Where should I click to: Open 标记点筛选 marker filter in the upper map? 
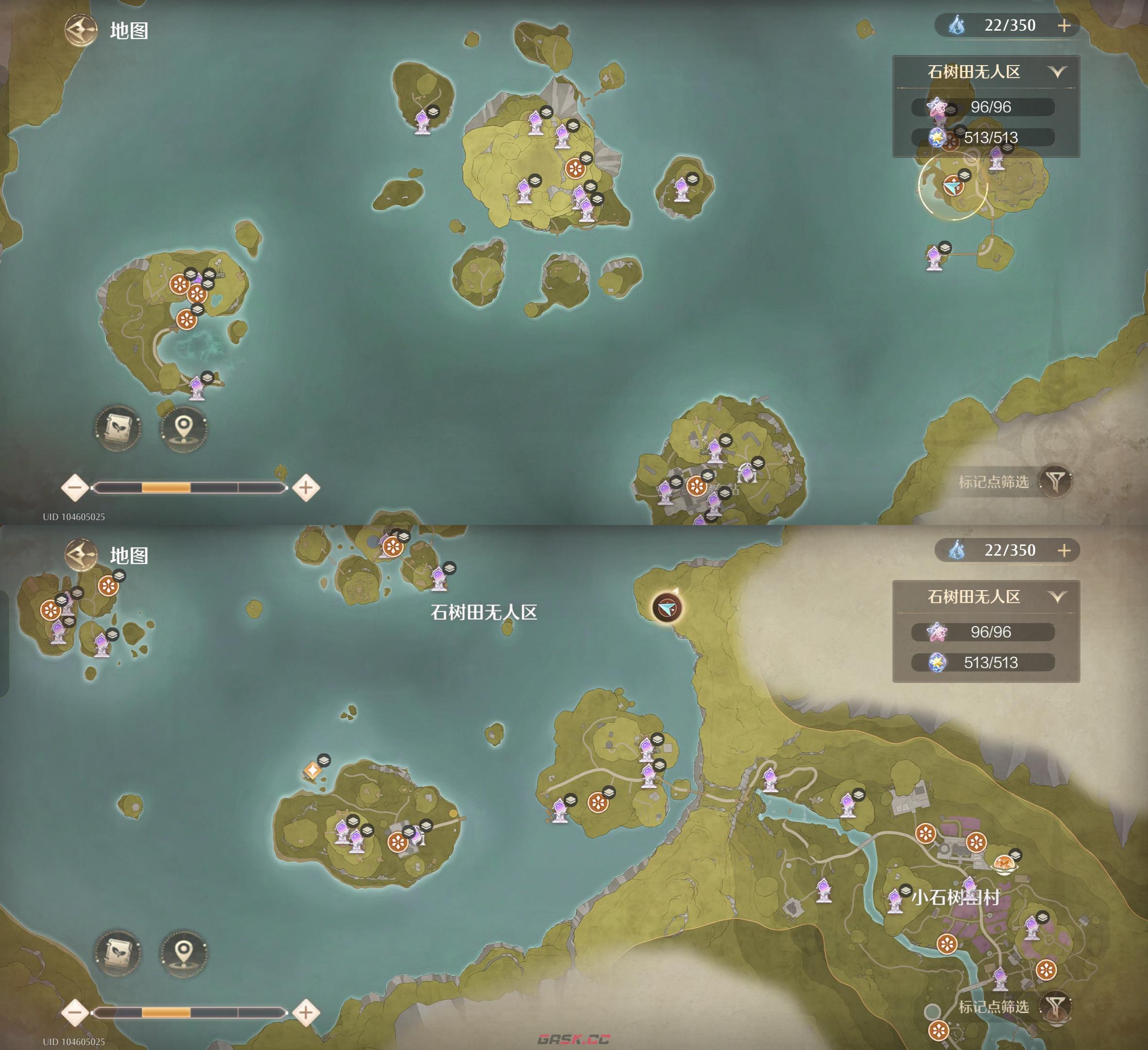pyautogui.click(x=1055, y=481)
